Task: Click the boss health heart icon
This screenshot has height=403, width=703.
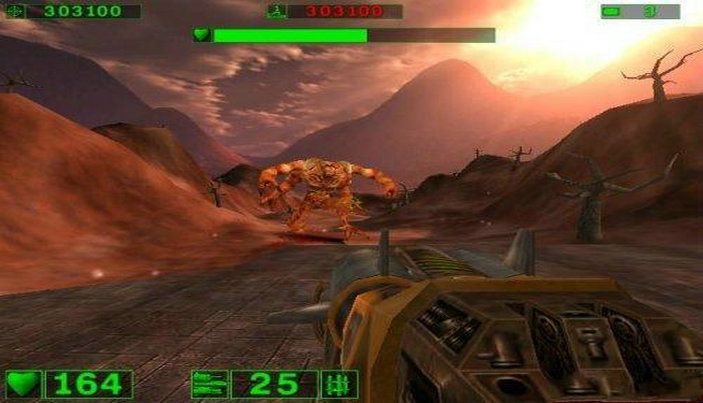Action: [x=202, y=35]
